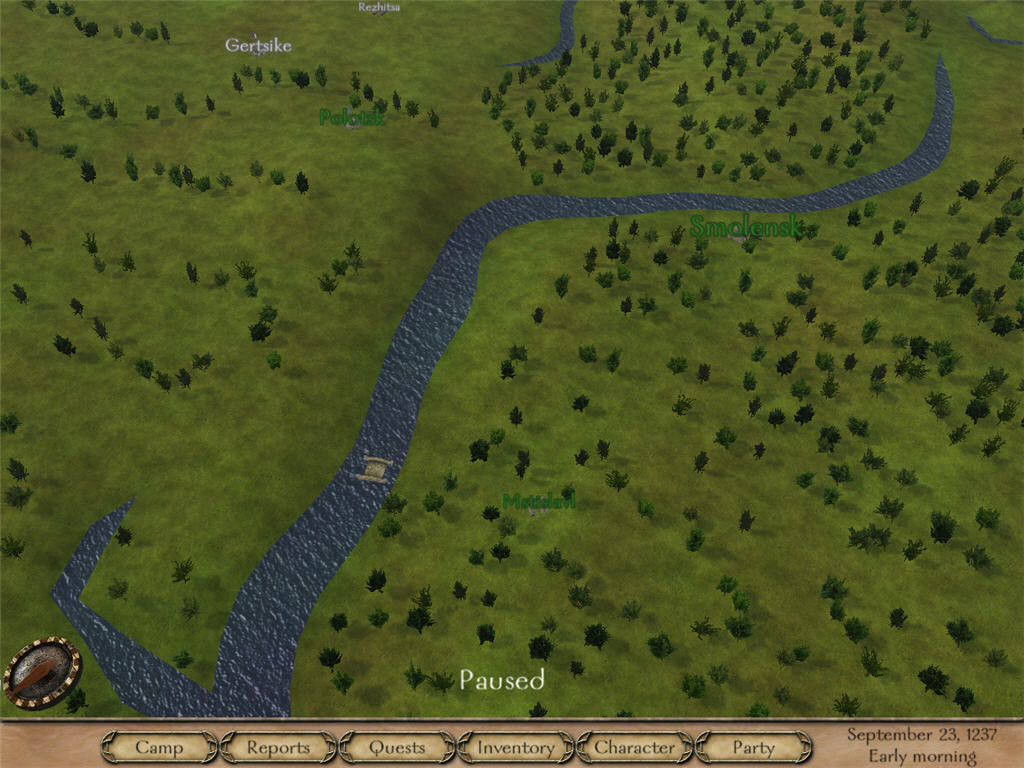Open the Quests log
Viewport: 1024px width, 768px height.
click(x=397, y=747)
